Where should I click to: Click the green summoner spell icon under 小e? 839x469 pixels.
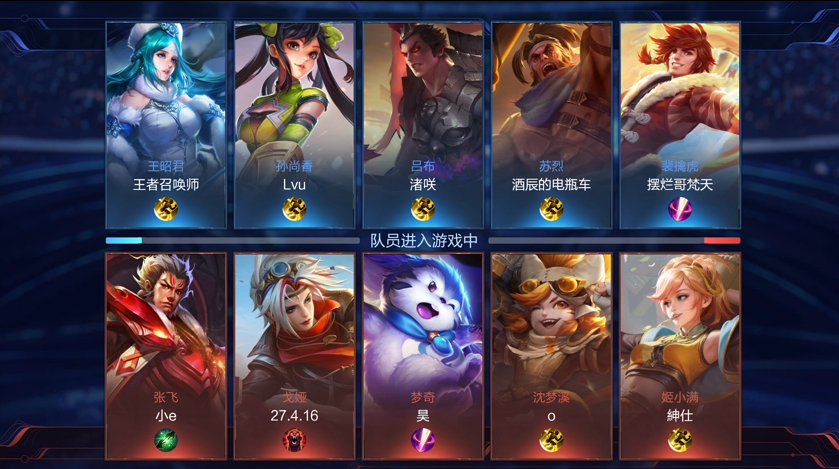pos(166,439)
